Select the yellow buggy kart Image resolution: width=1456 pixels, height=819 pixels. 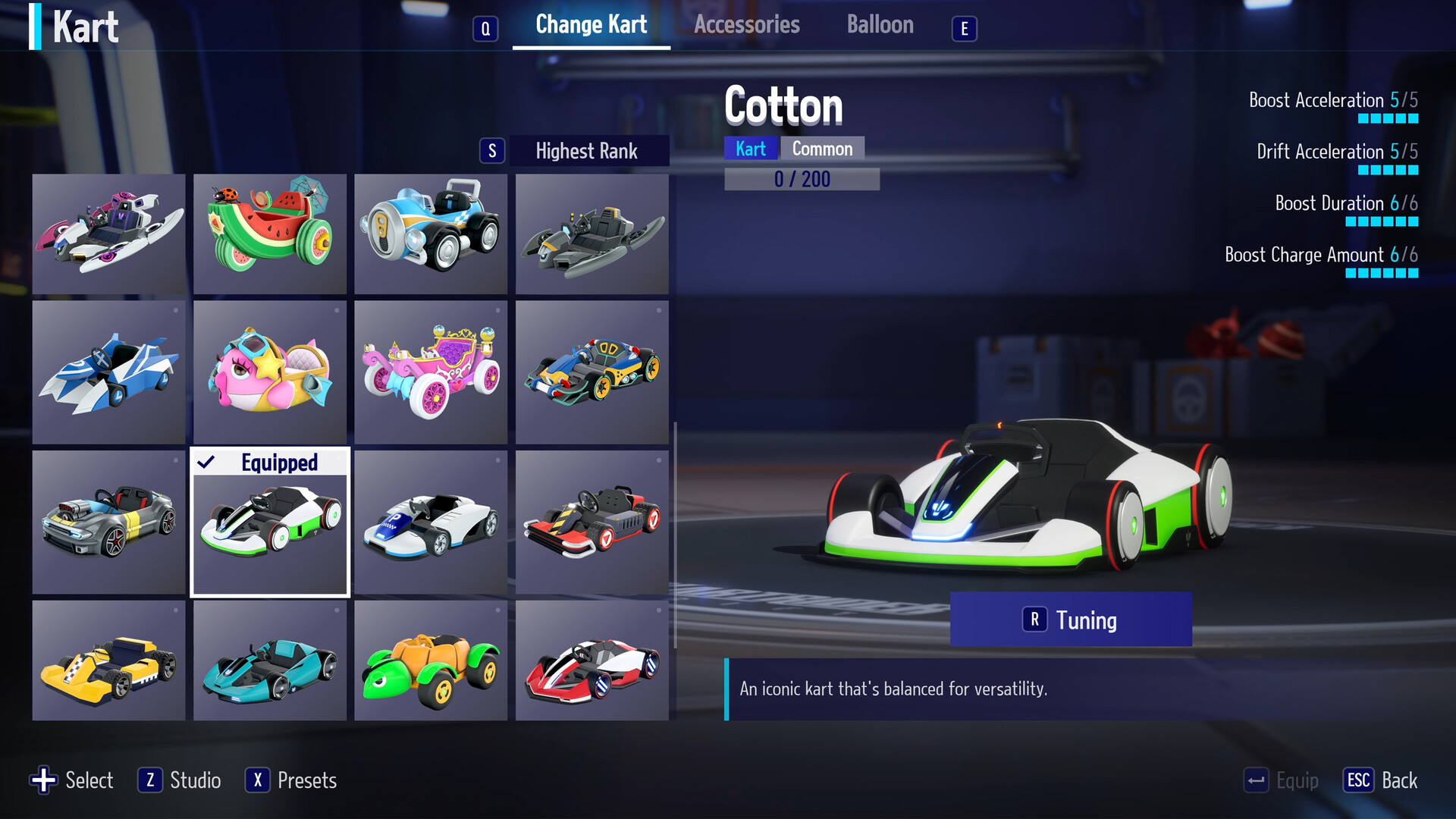tap(108, 660)
